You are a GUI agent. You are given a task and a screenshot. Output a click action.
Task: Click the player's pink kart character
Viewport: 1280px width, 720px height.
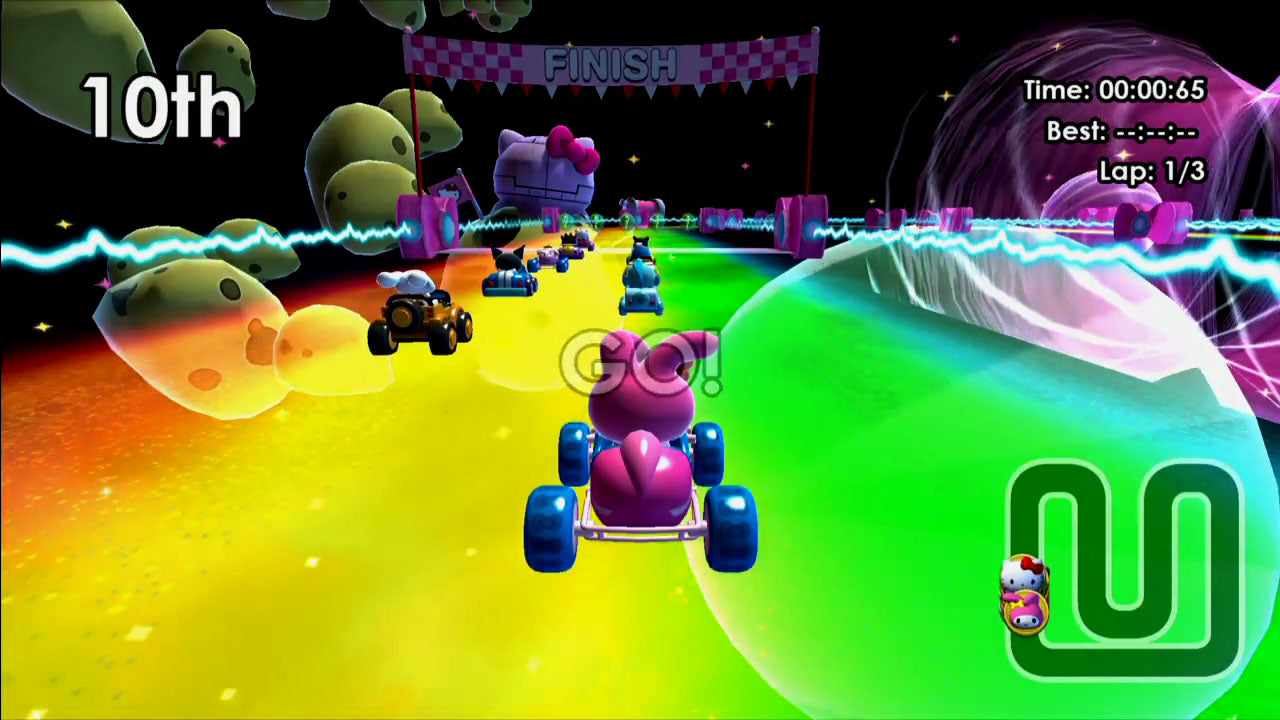coord(640,460)
